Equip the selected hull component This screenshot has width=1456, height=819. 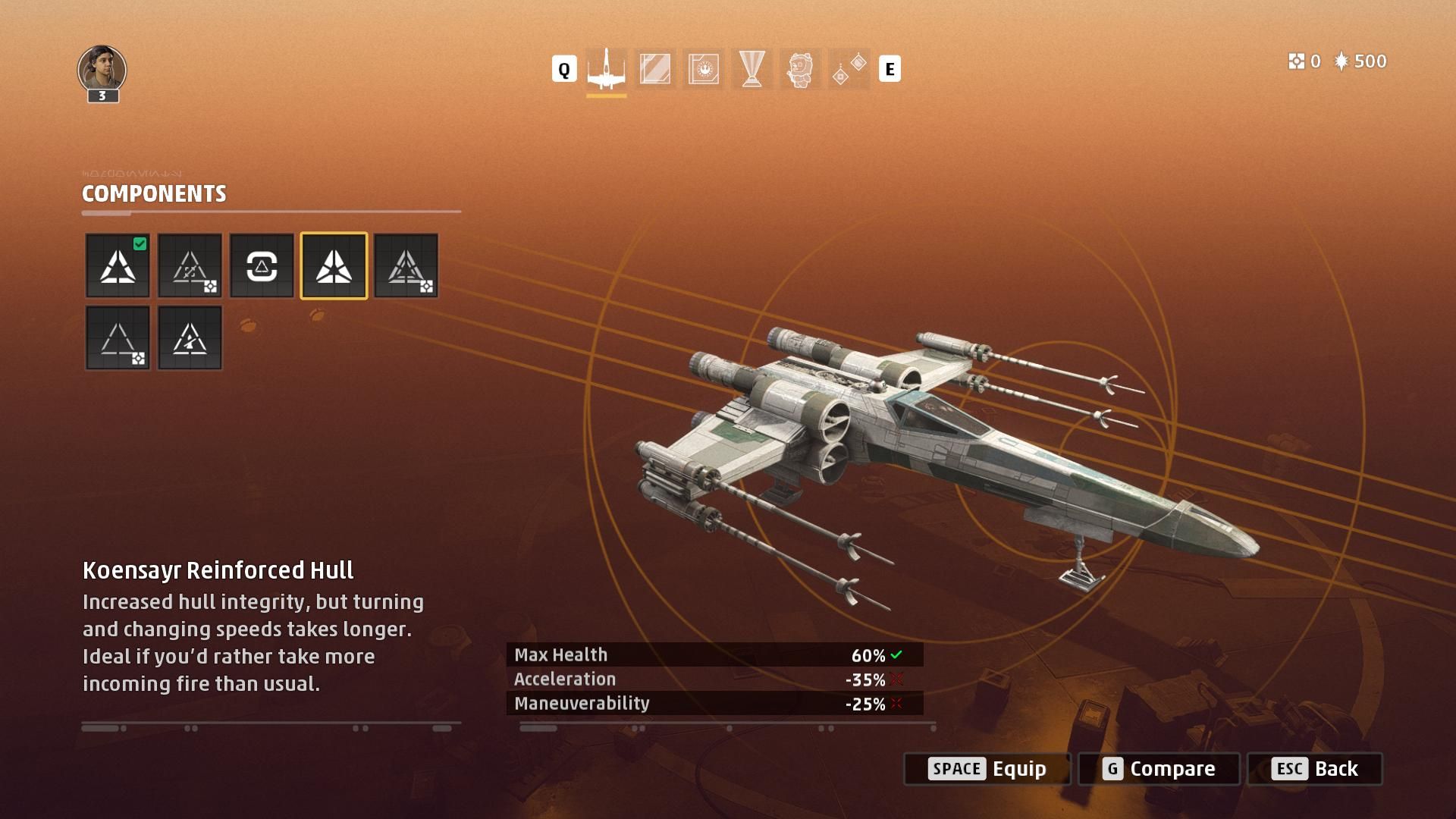987,769
